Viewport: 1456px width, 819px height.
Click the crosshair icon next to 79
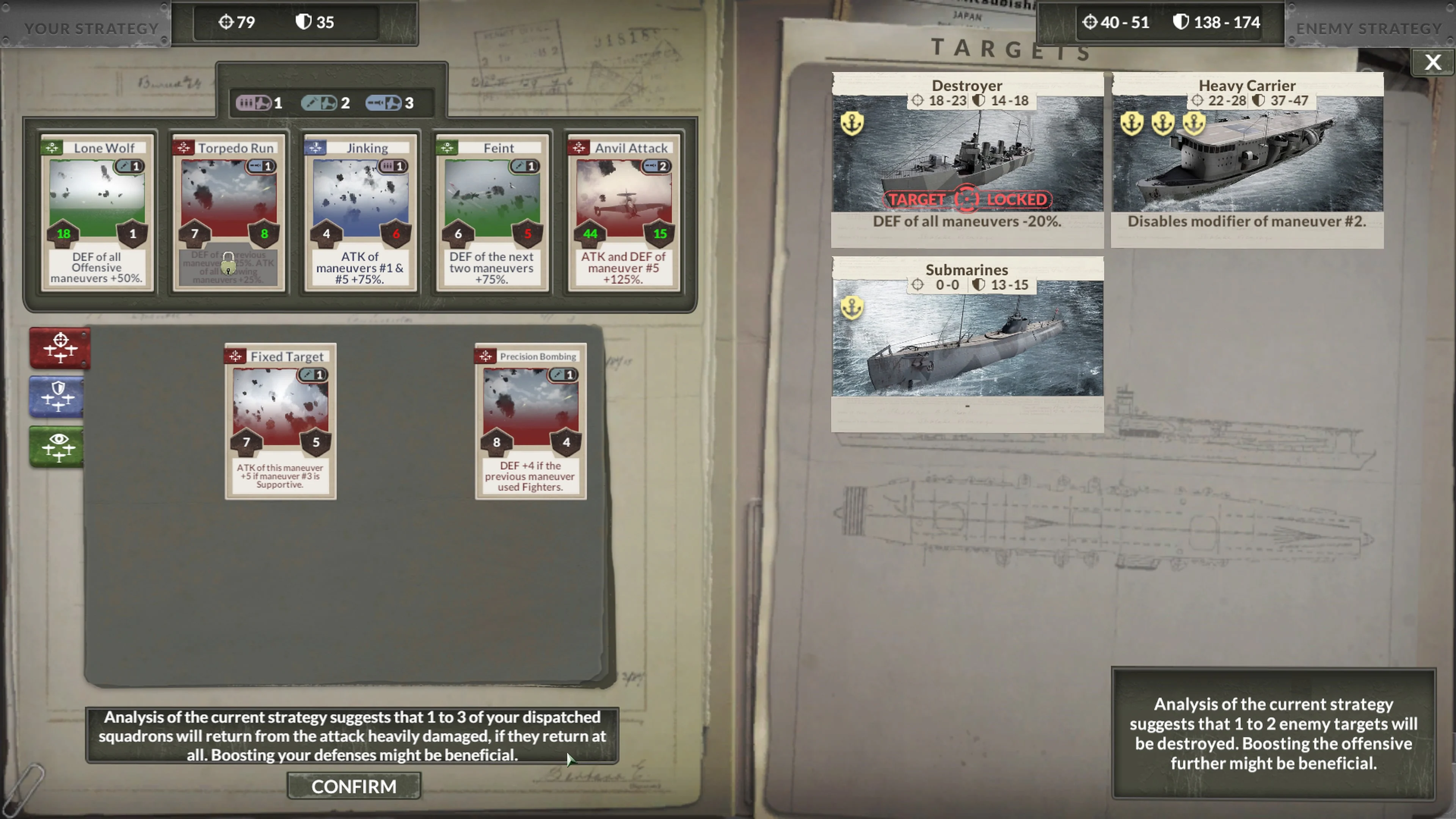coord(226,22)
